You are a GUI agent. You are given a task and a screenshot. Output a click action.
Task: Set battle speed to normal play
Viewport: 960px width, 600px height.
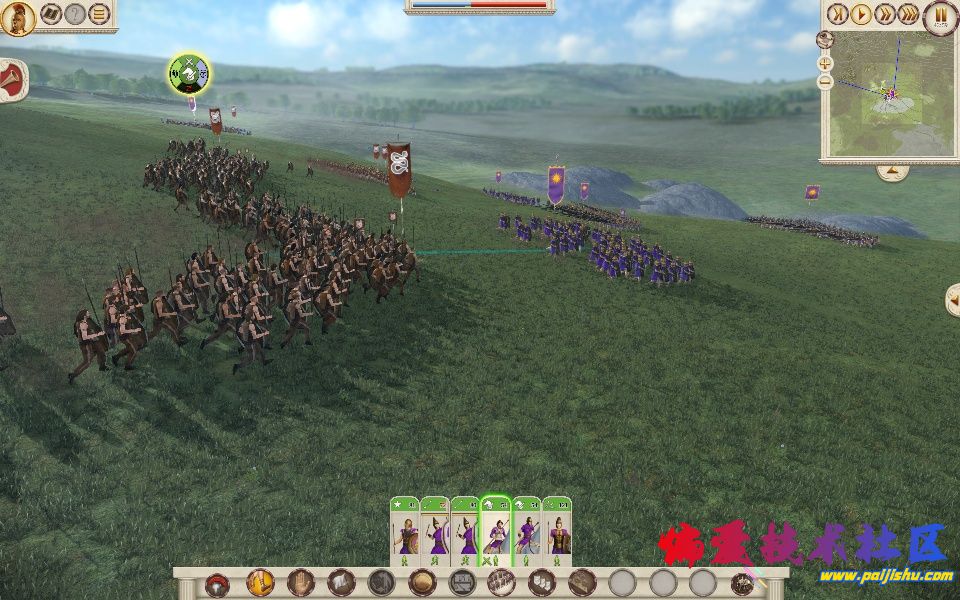861,14
